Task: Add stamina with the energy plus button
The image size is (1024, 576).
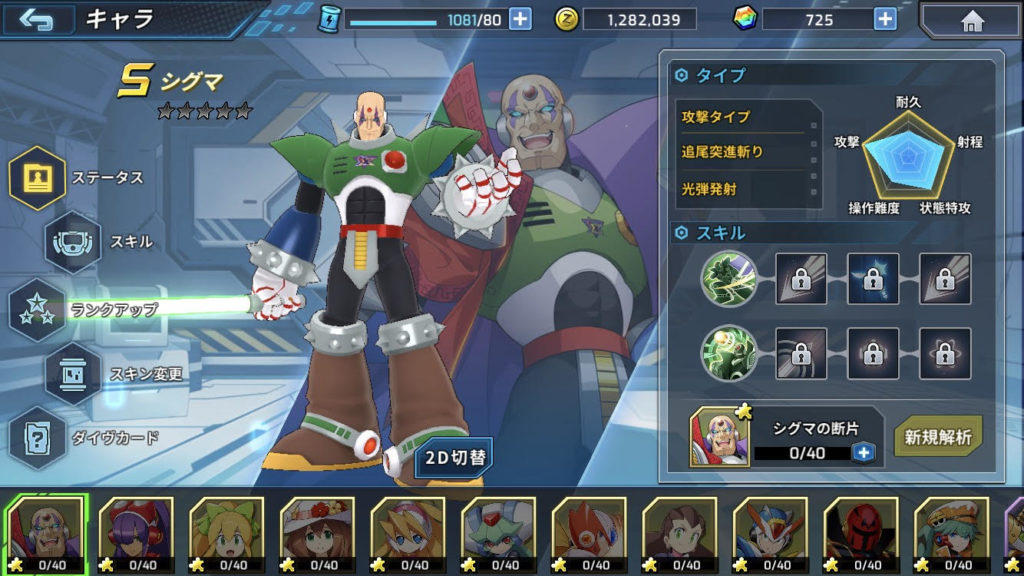Action: [520, 19]
